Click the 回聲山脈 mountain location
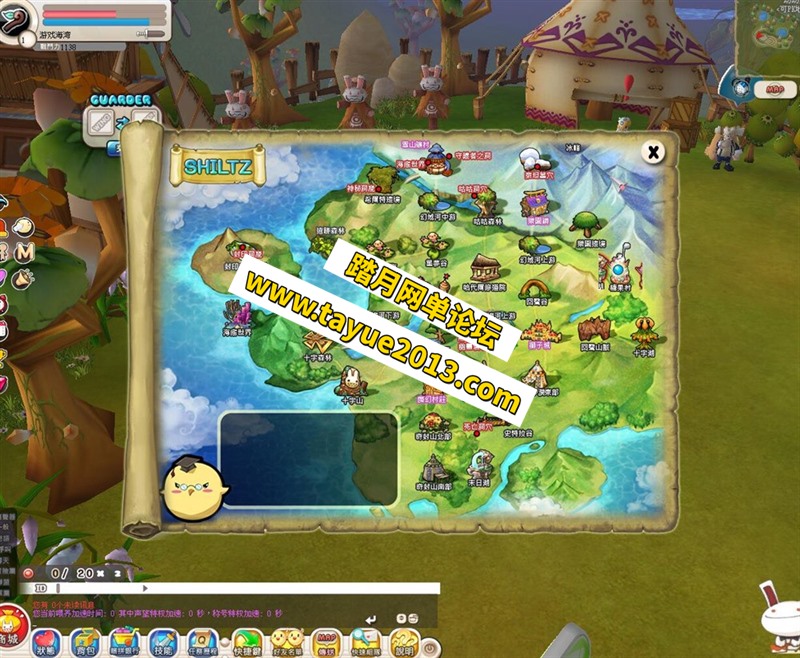 click(594, 331)
